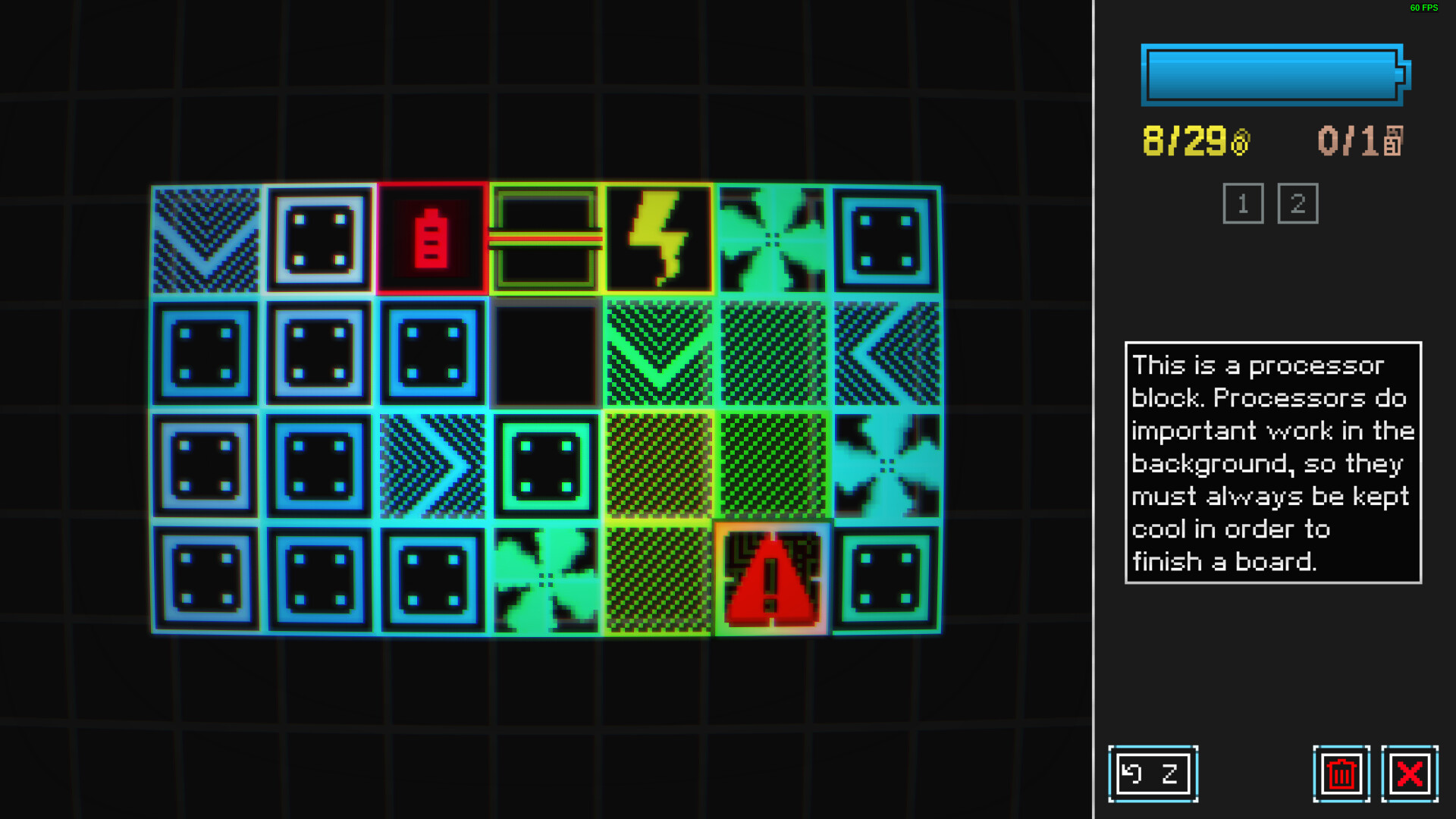The height and width of the screenshot is (819, 1456).
Task: Open the trash delete button
Action: click(1341, 773)
